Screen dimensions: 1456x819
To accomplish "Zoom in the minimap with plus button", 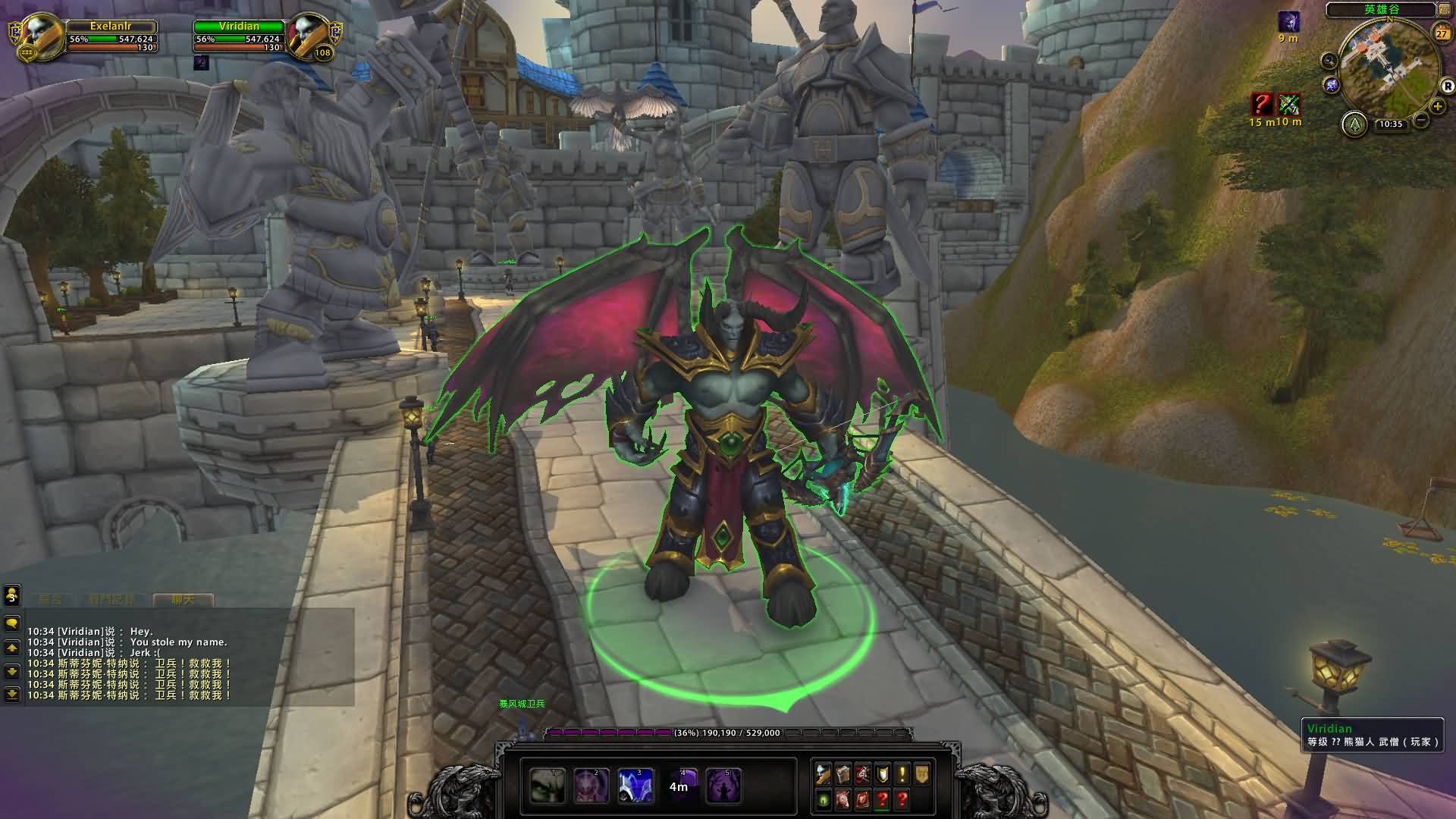I will coord(1437,107).
